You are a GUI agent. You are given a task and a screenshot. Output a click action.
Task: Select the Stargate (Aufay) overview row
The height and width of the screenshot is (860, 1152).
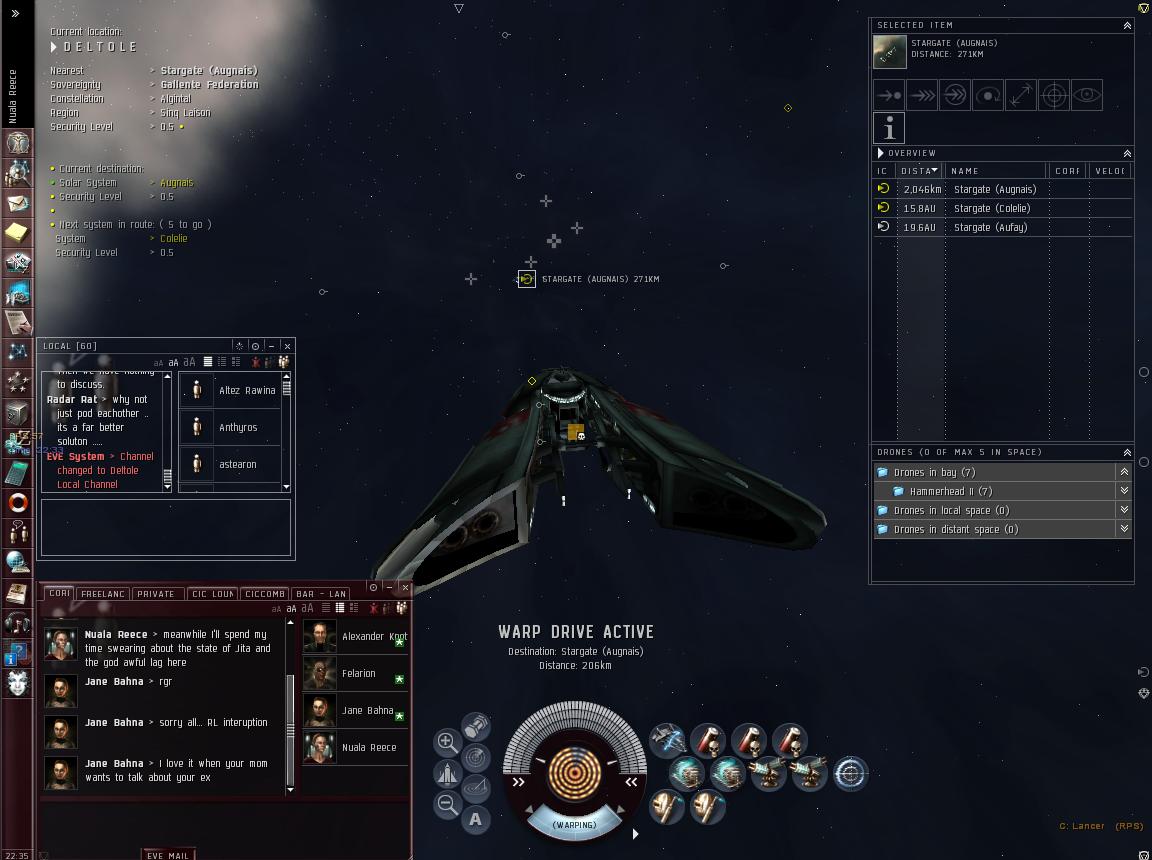point(990,227)
